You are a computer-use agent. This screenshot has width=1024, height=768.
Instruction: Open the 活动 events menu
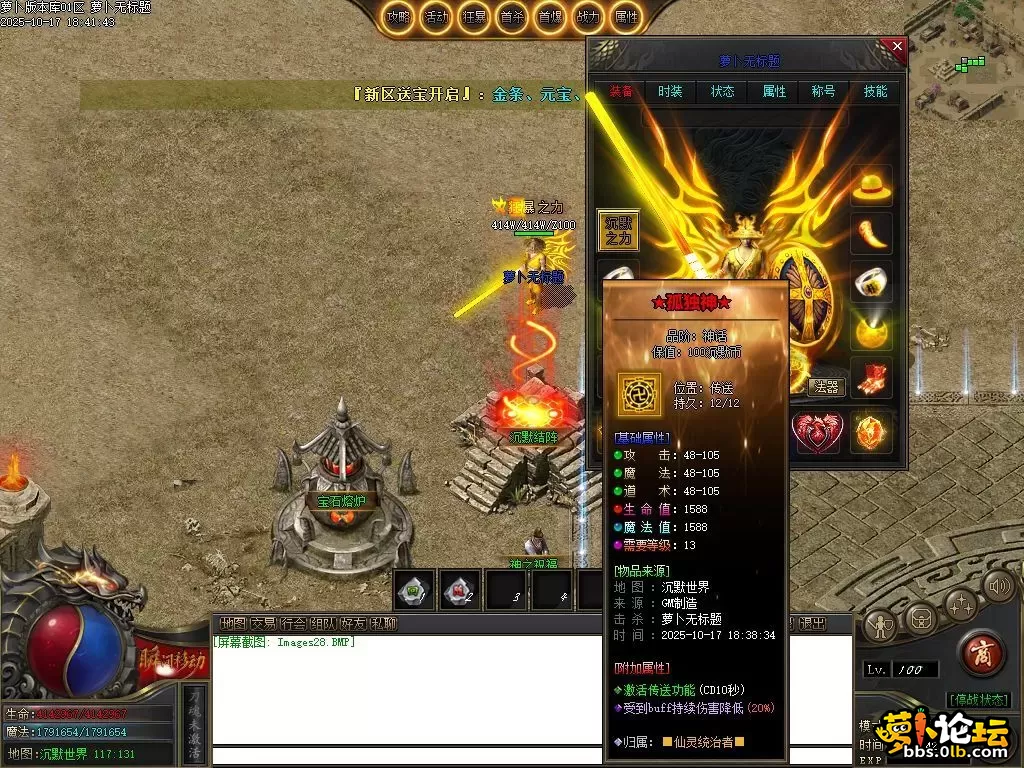tap(437, 17)
